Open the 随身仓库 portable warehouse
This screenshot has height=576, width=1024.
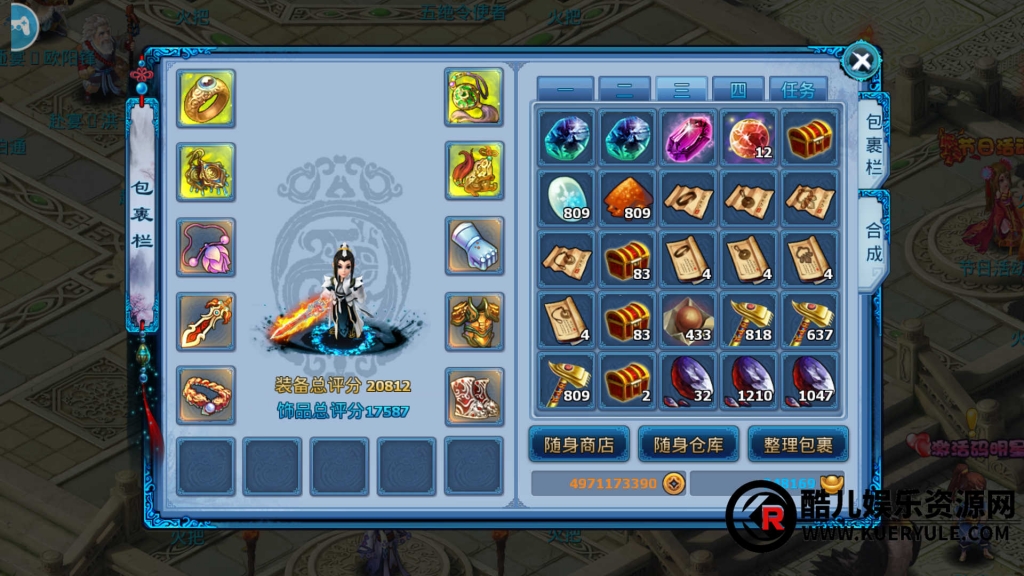click(x=688, y=444)
